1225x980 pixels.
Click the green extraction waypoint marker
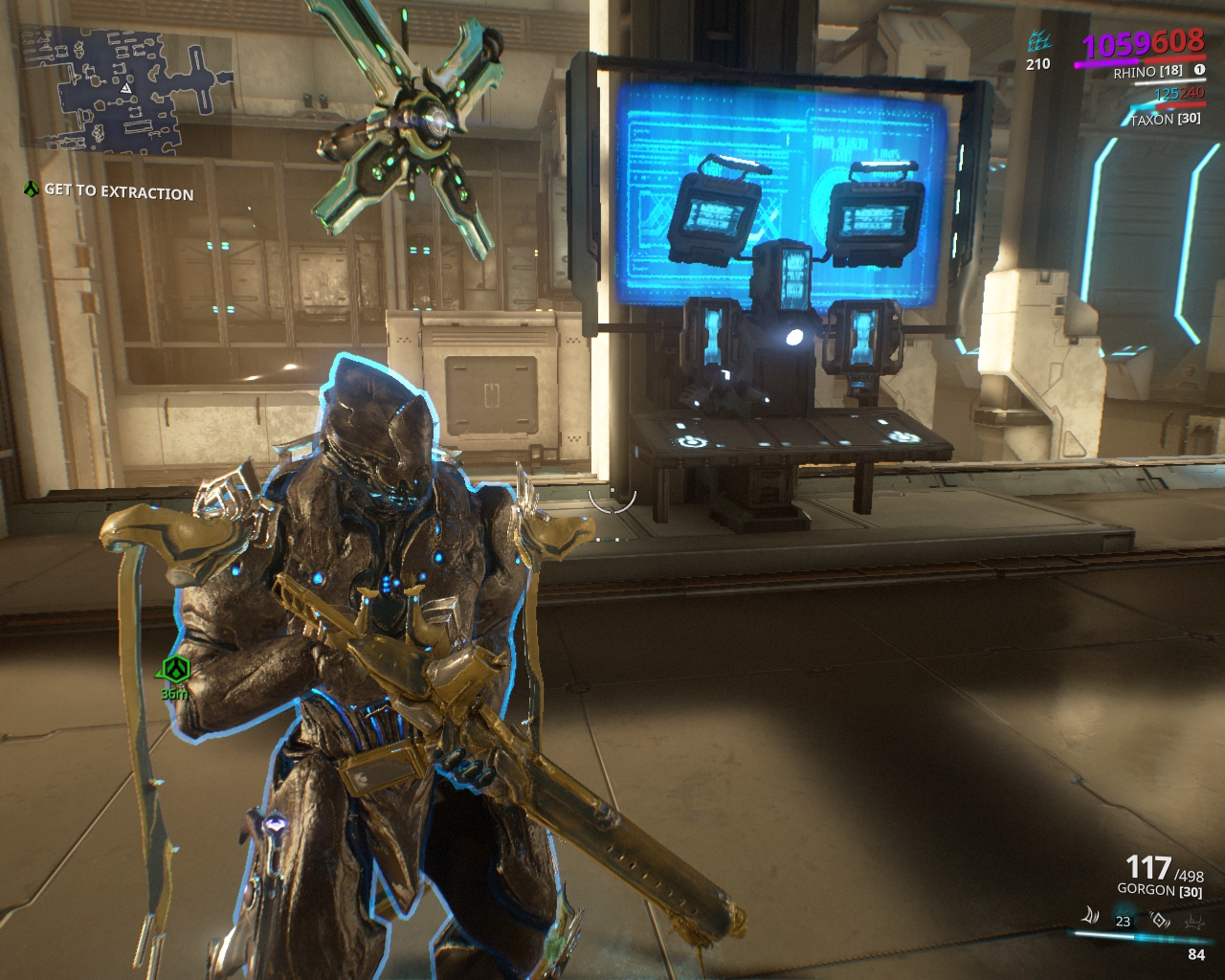point(174,670)
